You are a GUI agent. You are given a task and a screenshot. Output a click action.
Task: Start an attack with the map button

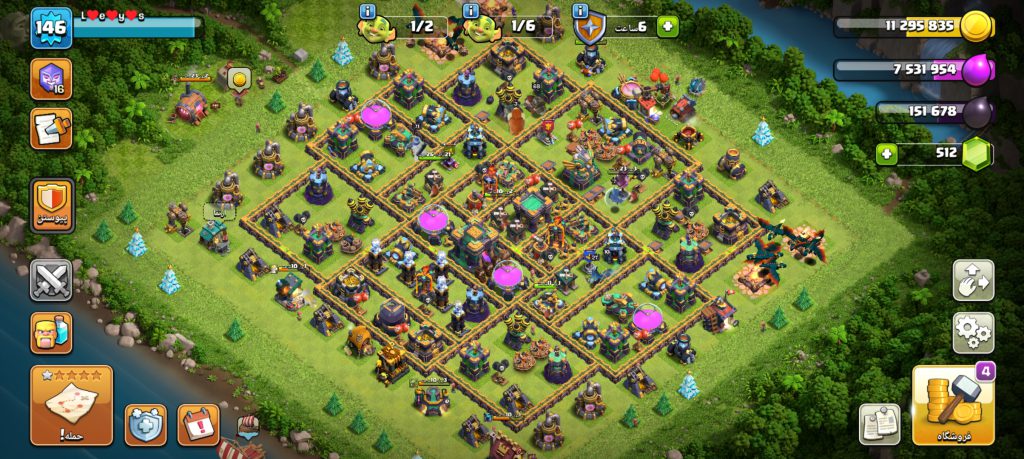coord(71,404)
